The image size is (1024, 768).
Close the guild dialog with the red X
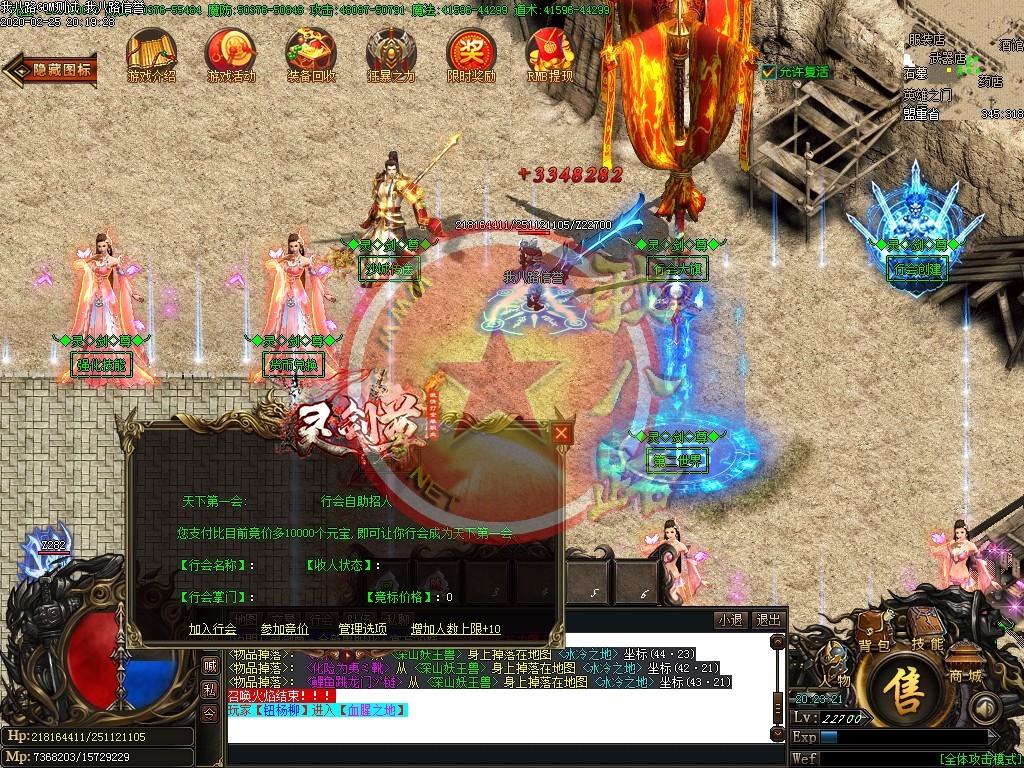(562, 433)
